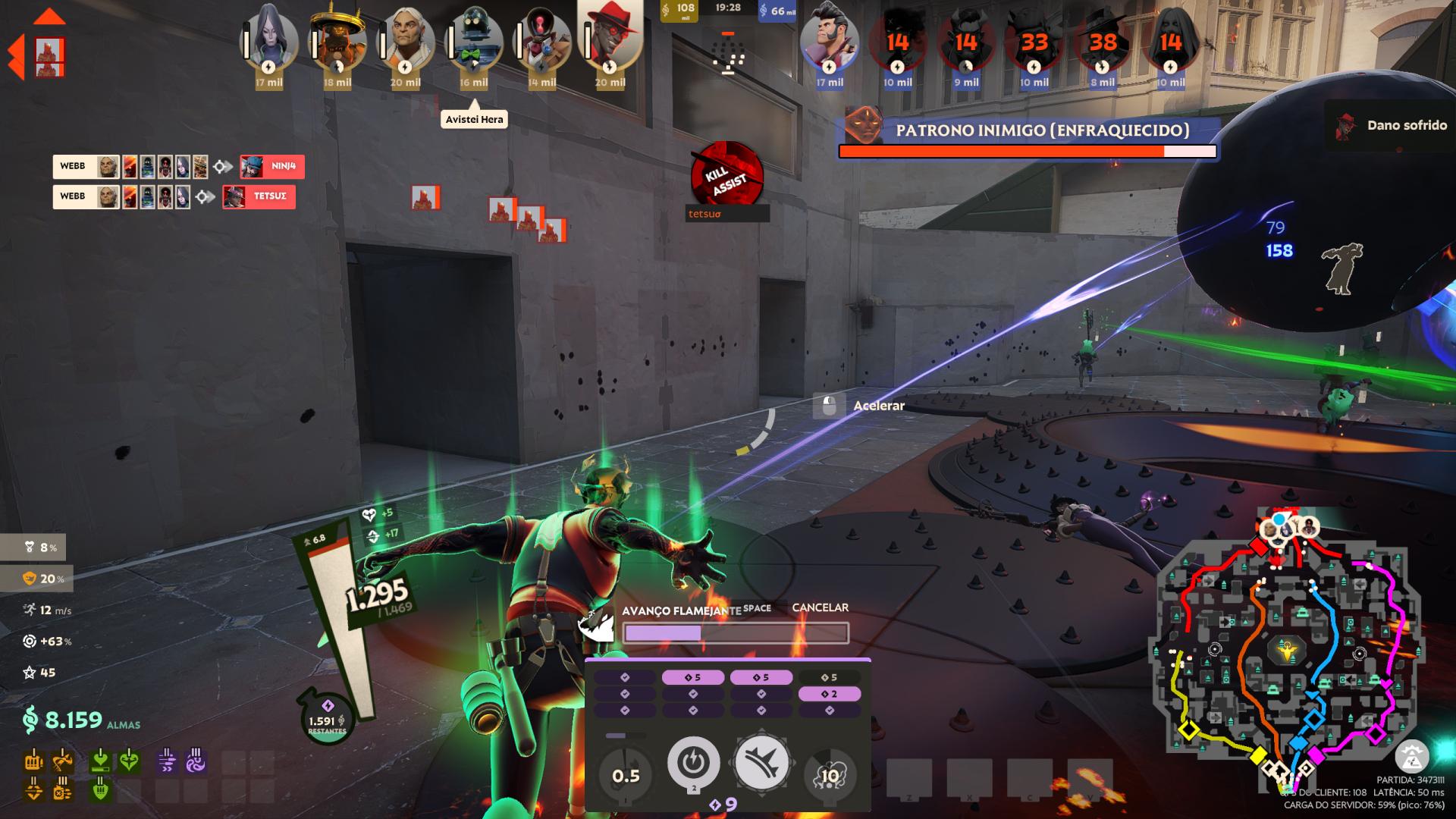Select the power-symbol ability with two charges

(x=693, y=763)
